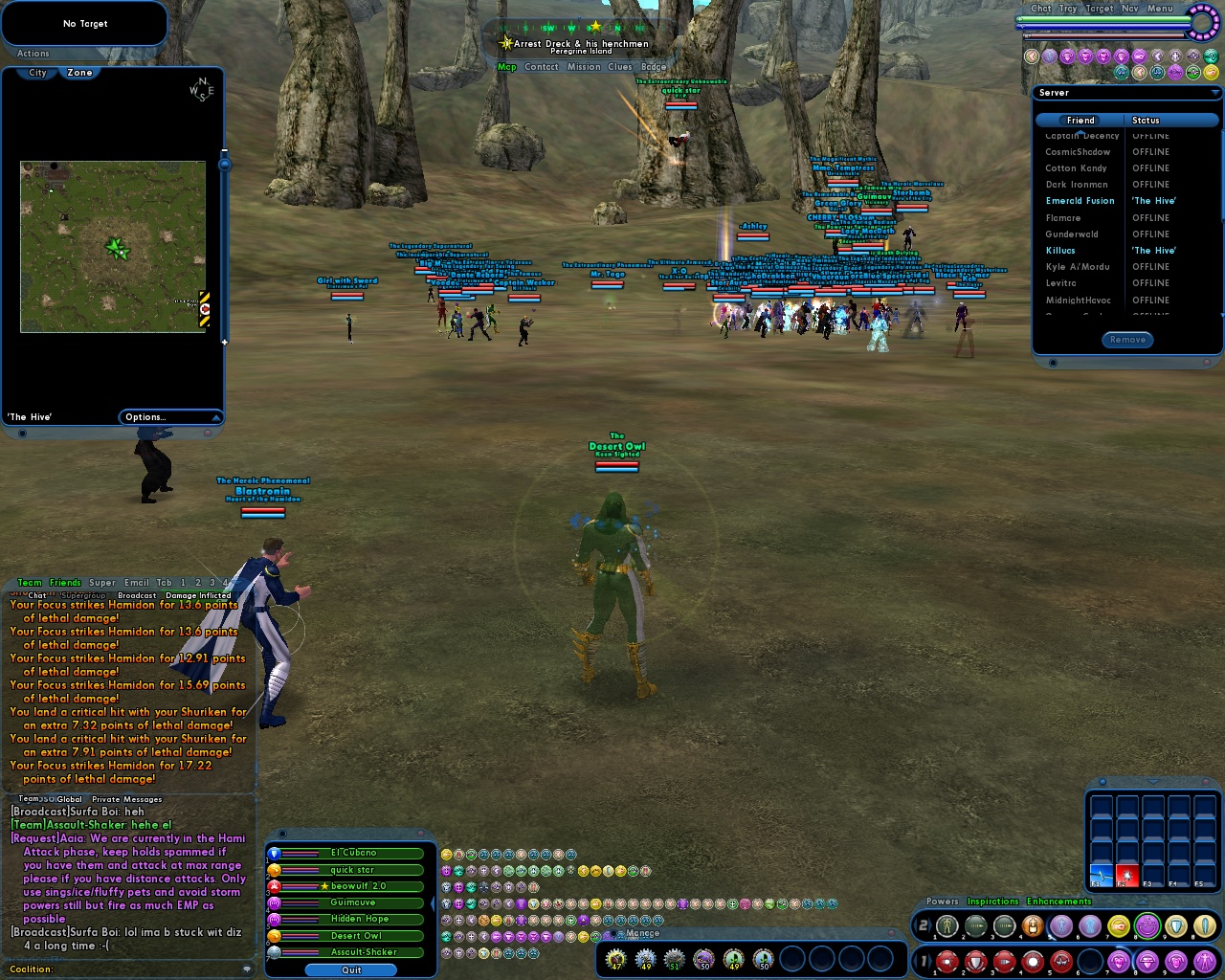Click the Remove button in the Friends list
The height and width of the screenshot is (980, 1225).
coord(1126,339)
